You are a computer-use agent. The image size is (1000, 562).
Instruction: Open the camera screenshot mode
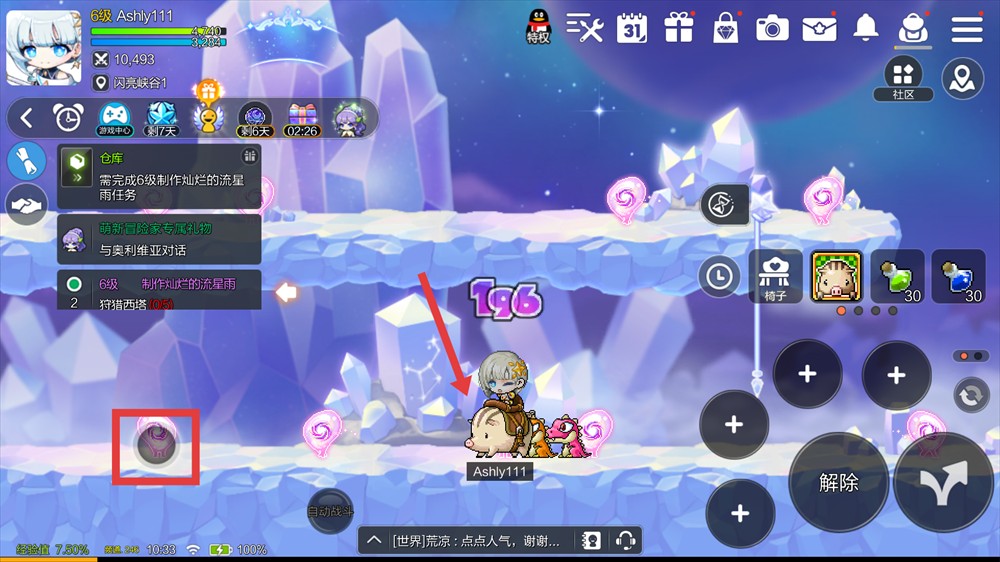coord(772,28)
